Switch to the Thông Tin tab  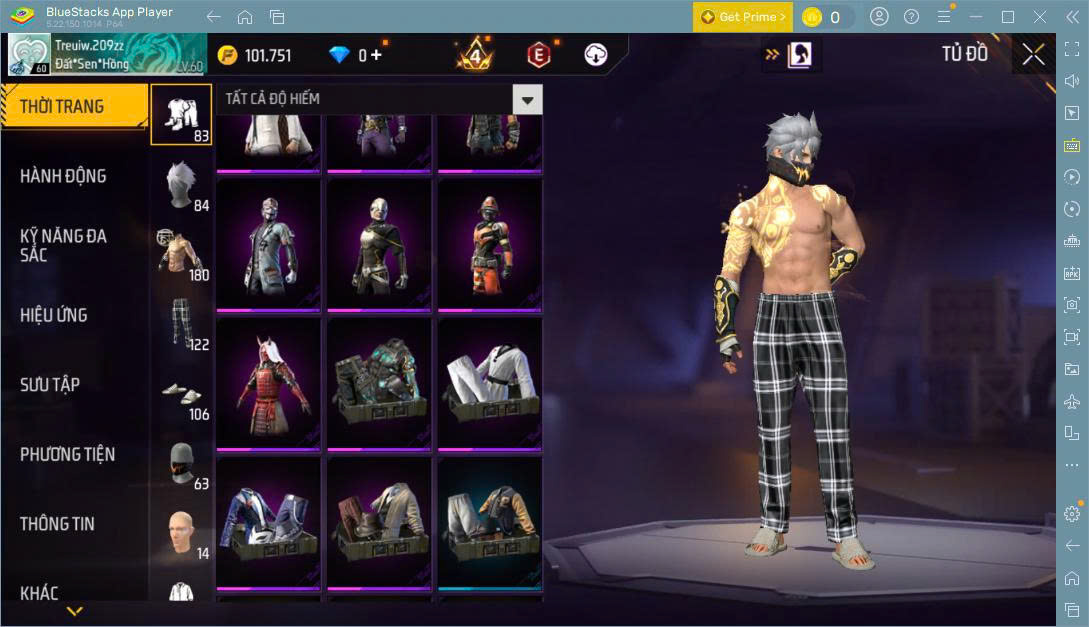(x=57, y=524)
